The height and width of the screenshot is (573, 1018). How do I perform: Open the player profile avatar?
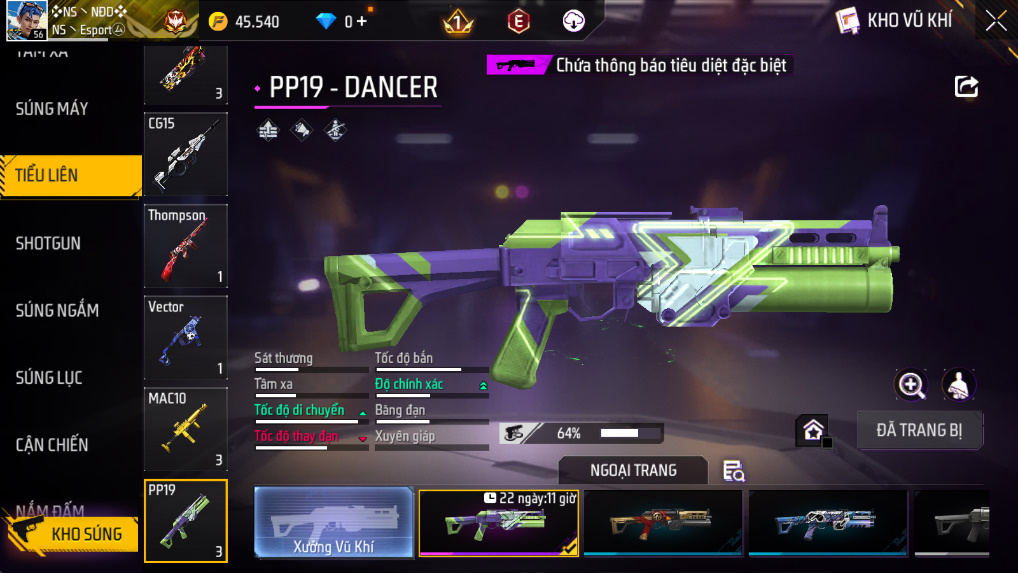tap(27, 21)
